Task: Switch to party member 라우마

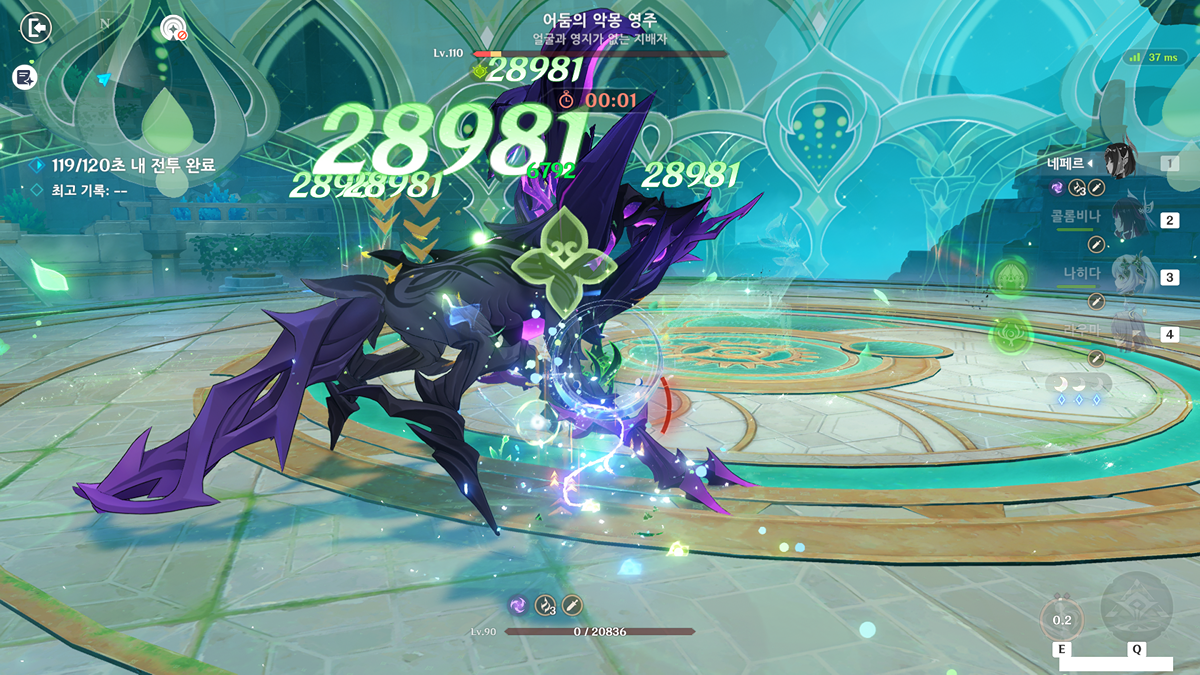Action: tap(1118, 334)
